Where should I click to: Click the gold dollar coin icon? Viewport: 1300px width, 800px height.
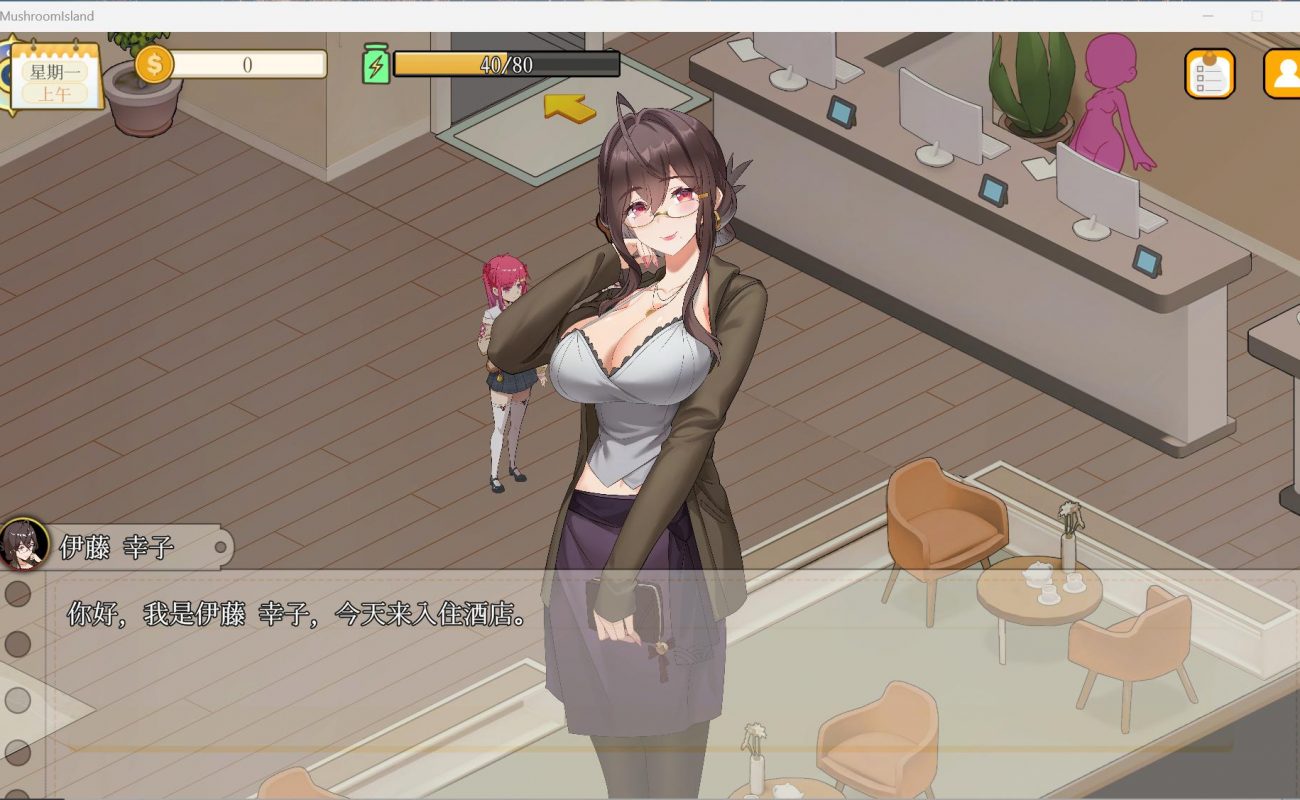[x=154, y=64]
